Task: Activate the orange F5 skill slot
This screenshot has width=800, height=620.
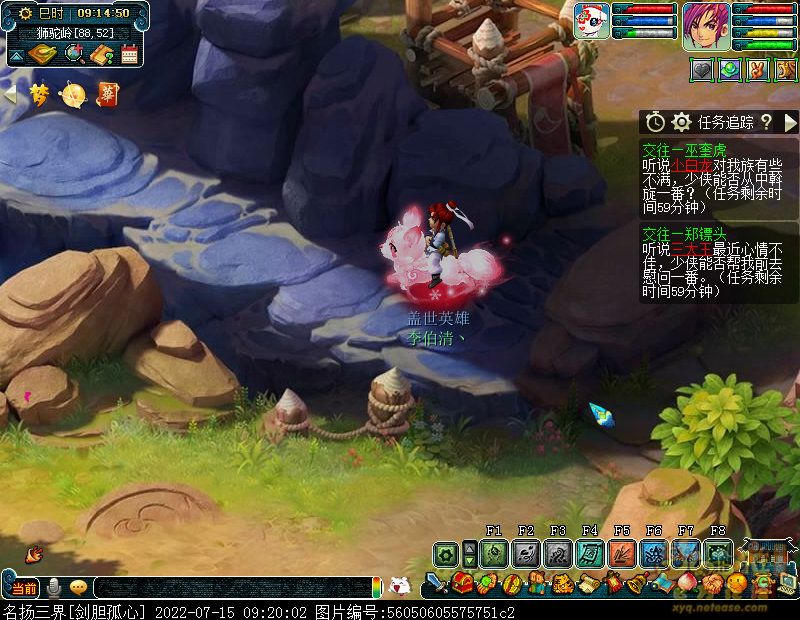Action: 621,553
